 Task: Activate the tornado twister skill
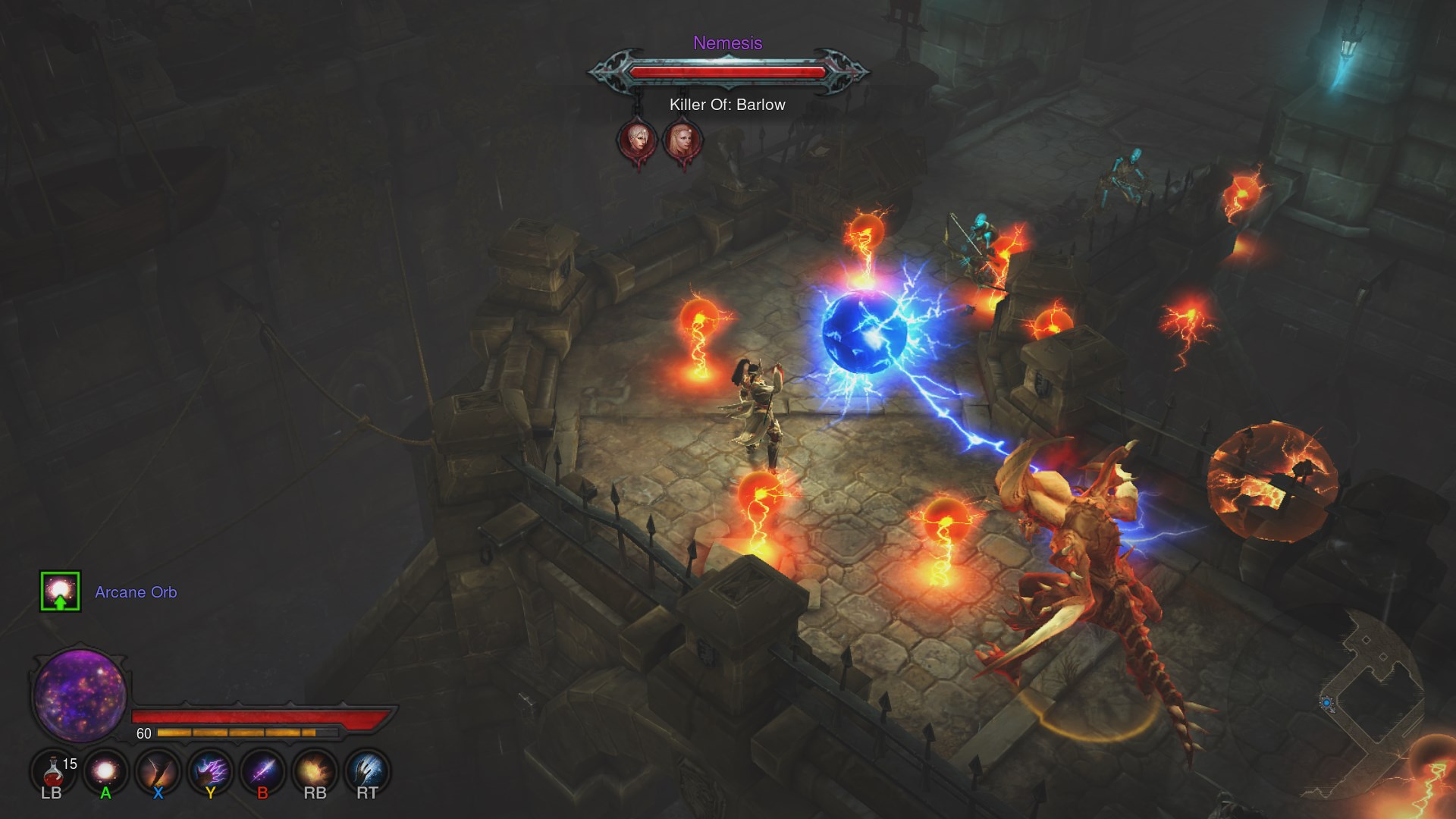tap(158, 771)
